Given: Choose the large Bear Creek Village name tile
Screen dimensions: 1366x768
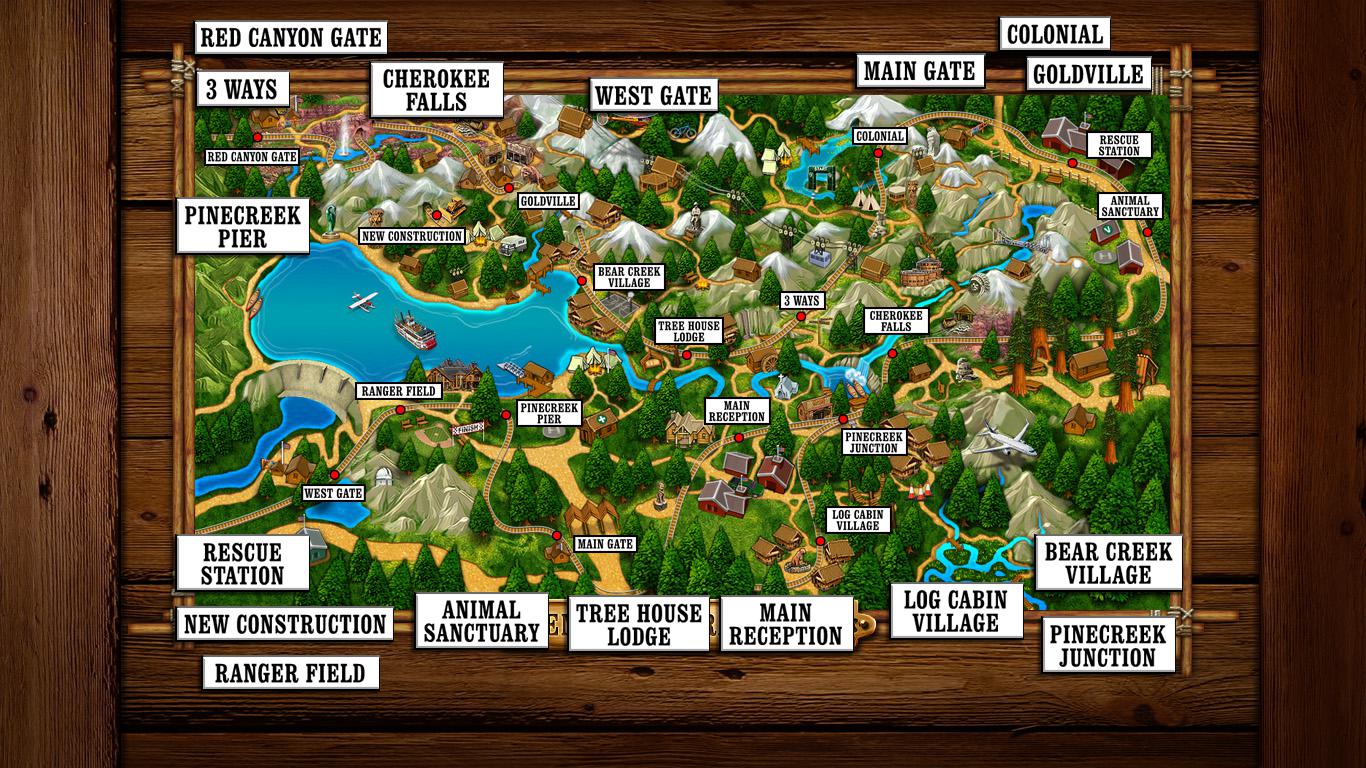Looking at the screenshot, I should pyautogui.click(x=1108, y=563).
